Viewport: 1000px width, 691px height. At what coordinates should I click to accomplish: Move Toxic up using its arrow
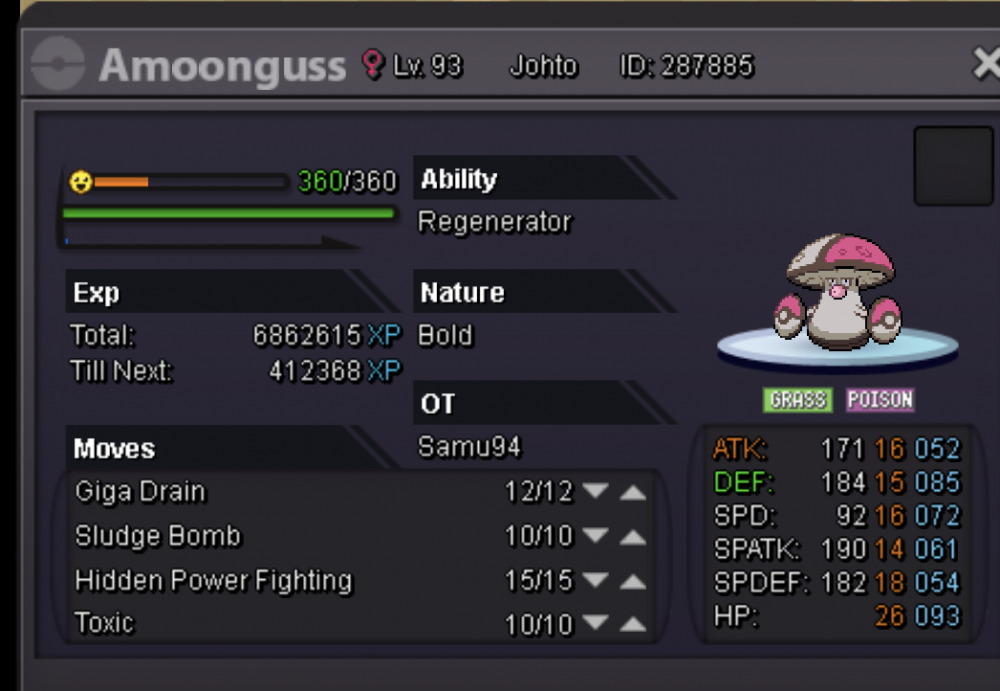click(x=632, y=624)
